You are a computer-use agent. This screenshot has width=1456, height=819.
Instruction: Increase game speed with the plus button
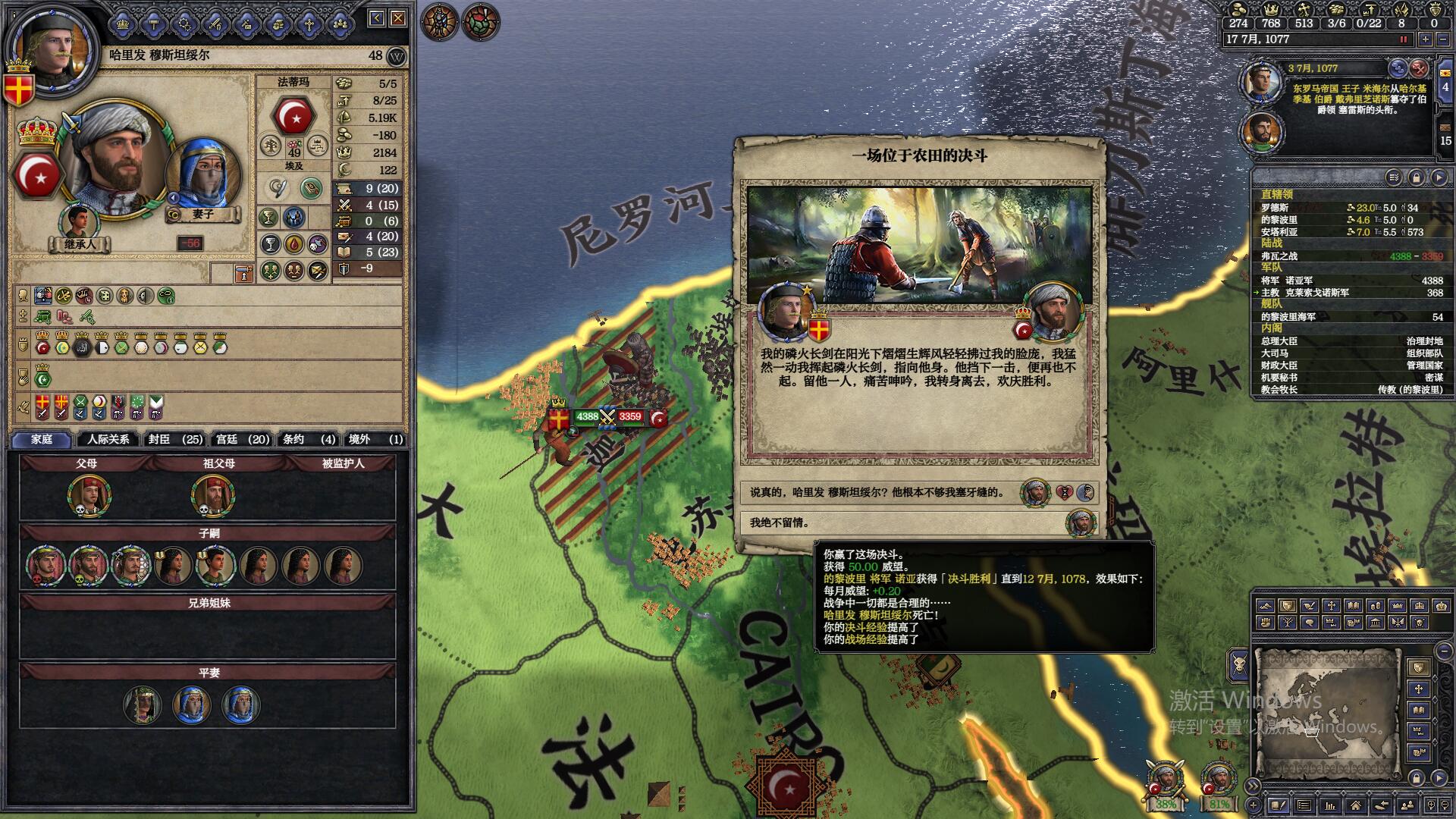pyautogui.click(x=1426, y=39)
